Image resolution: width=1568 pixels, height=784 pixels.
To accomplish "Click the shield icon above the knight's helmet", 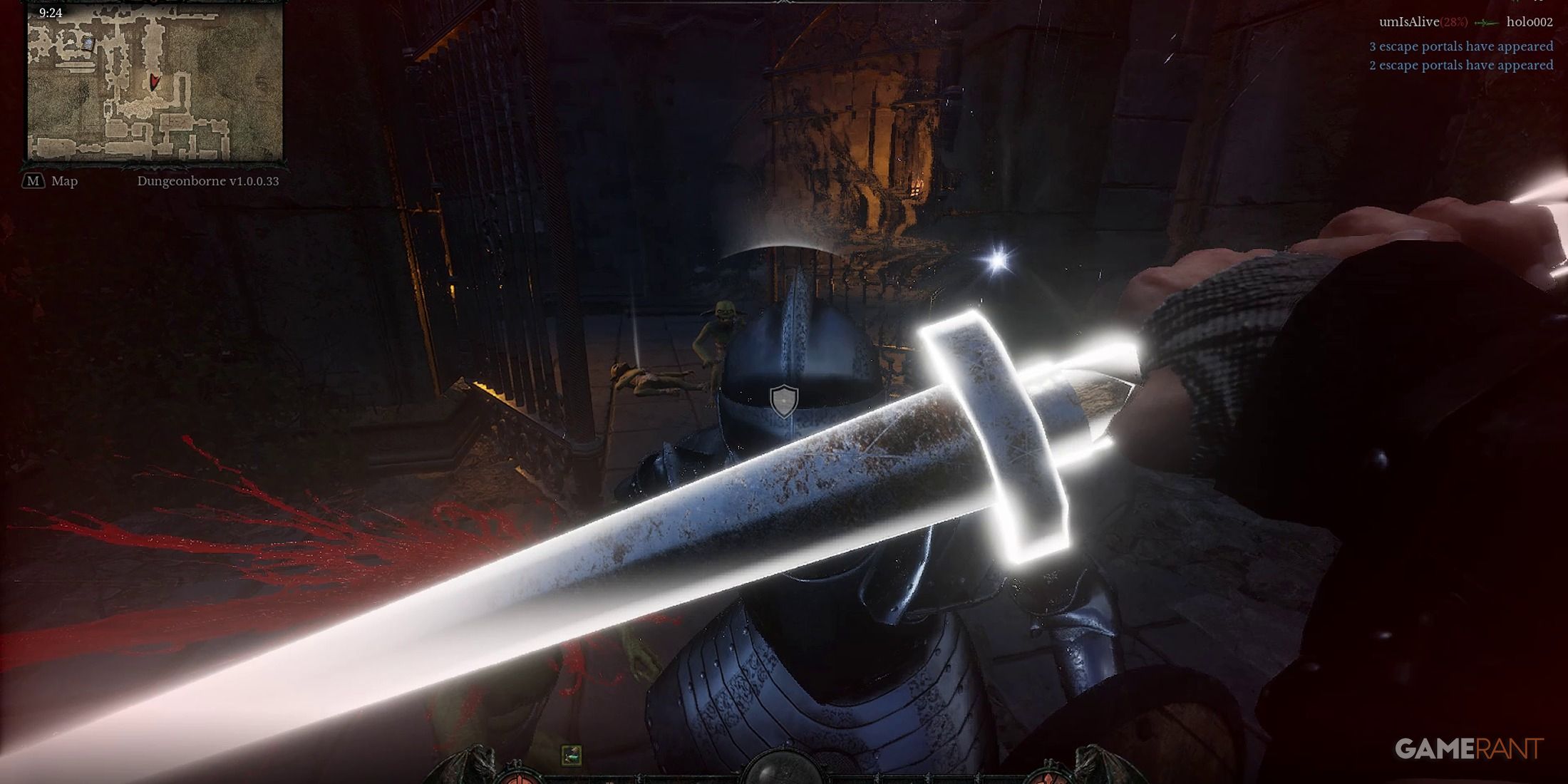I will coord(784,401).
